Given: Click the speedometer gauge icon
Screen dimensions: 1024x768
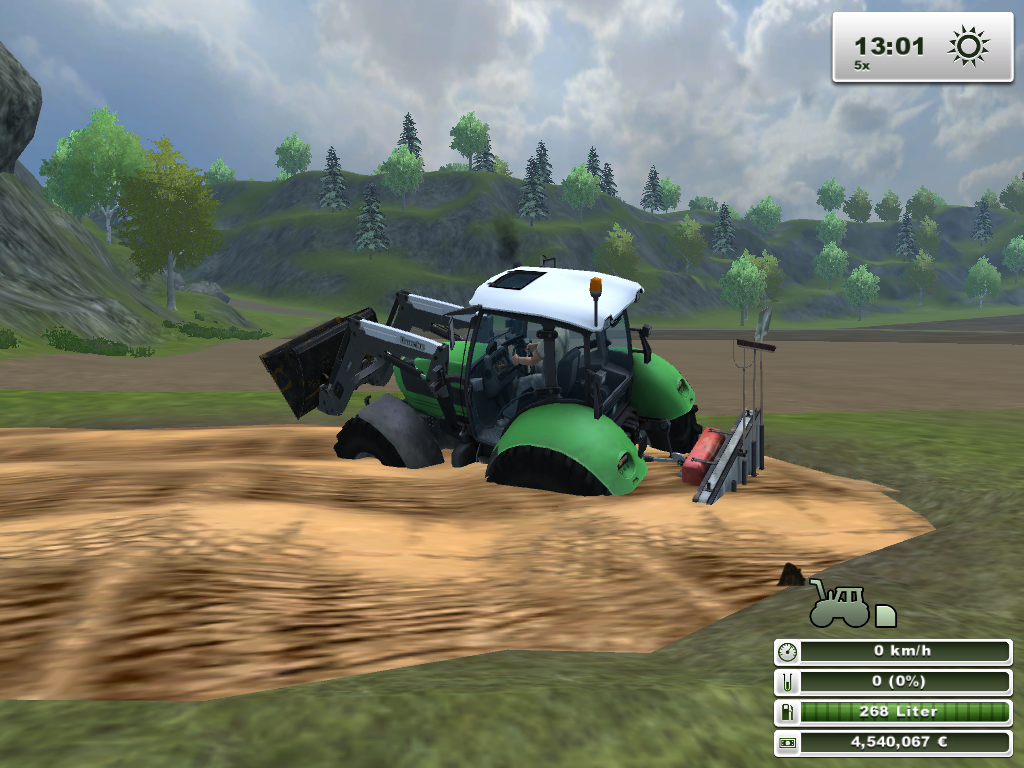Looking at the screenshot, I should (x=787, y=652).
